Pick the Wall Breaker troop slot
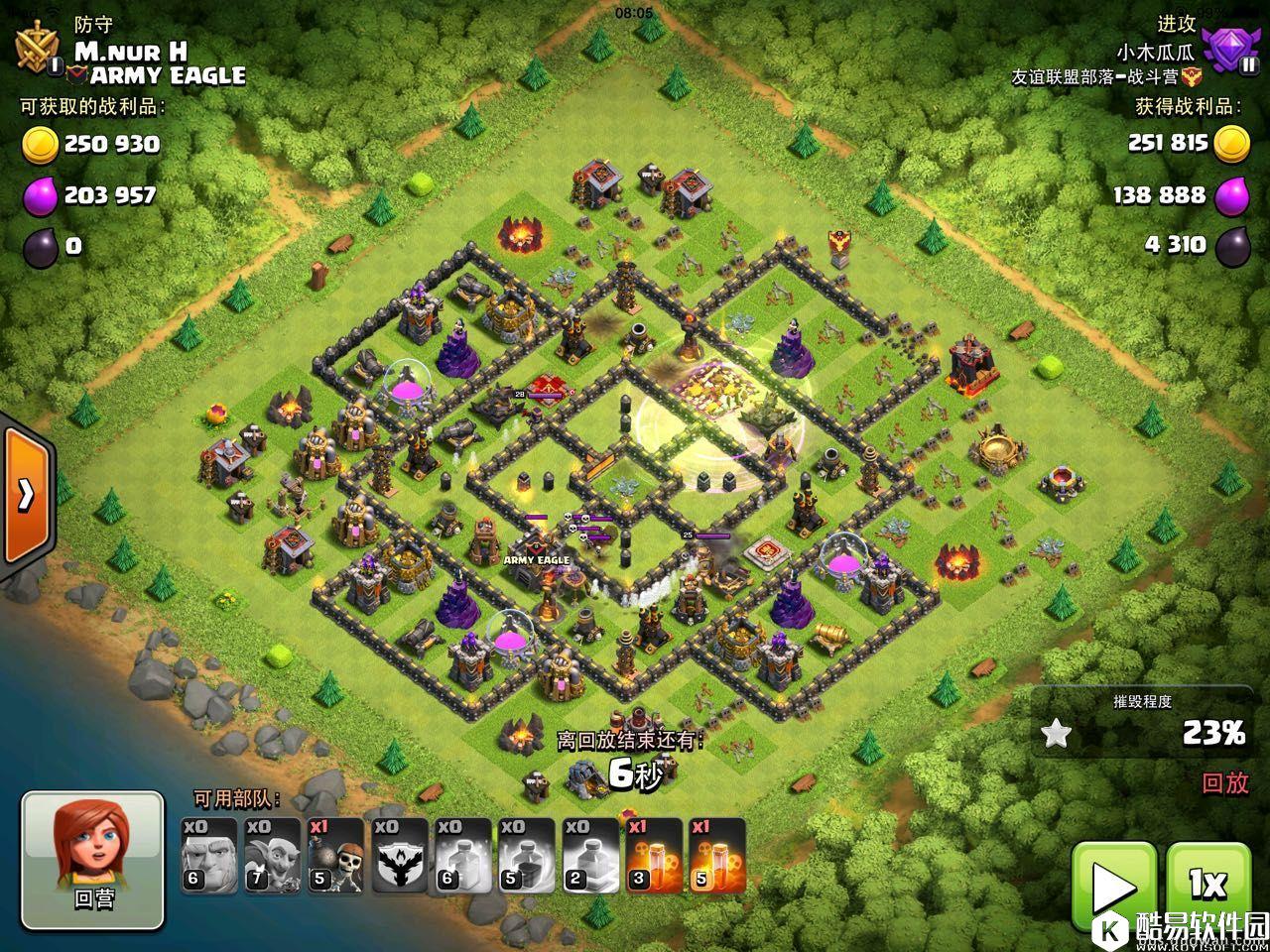 tap(334, 855)
